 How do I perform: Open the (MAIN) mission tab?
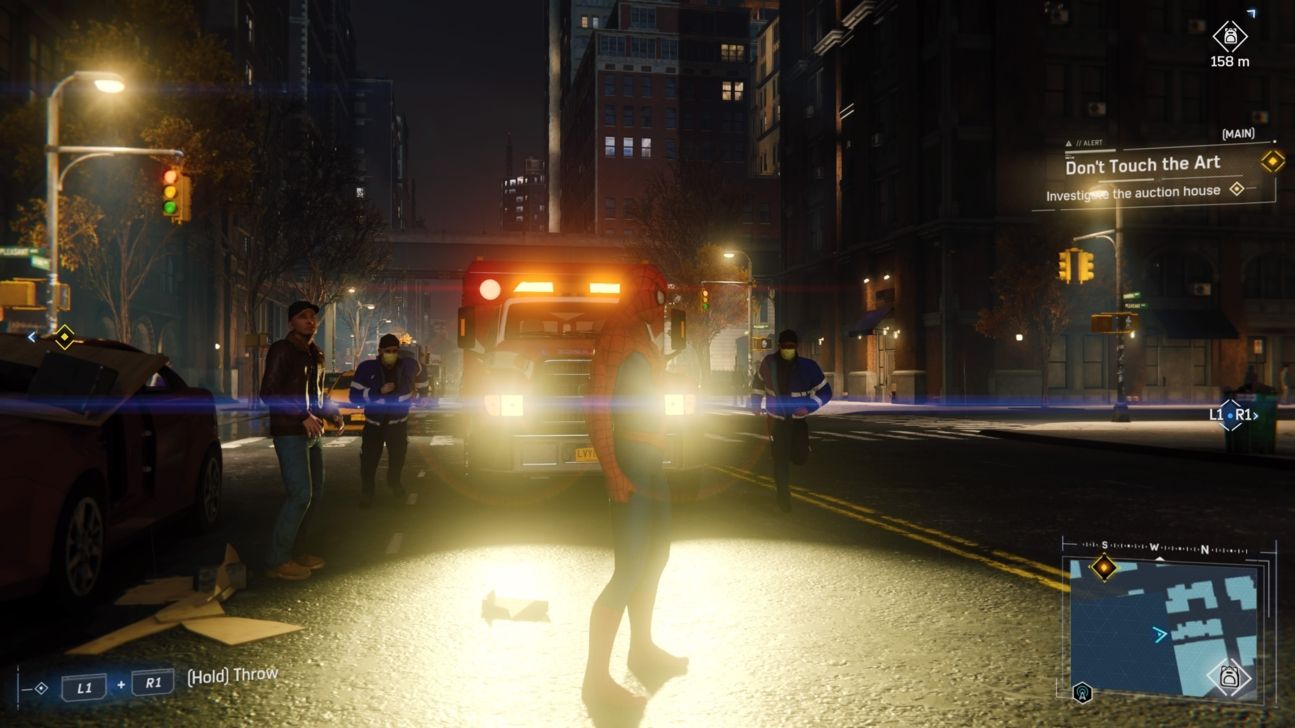coord(1238,133)
